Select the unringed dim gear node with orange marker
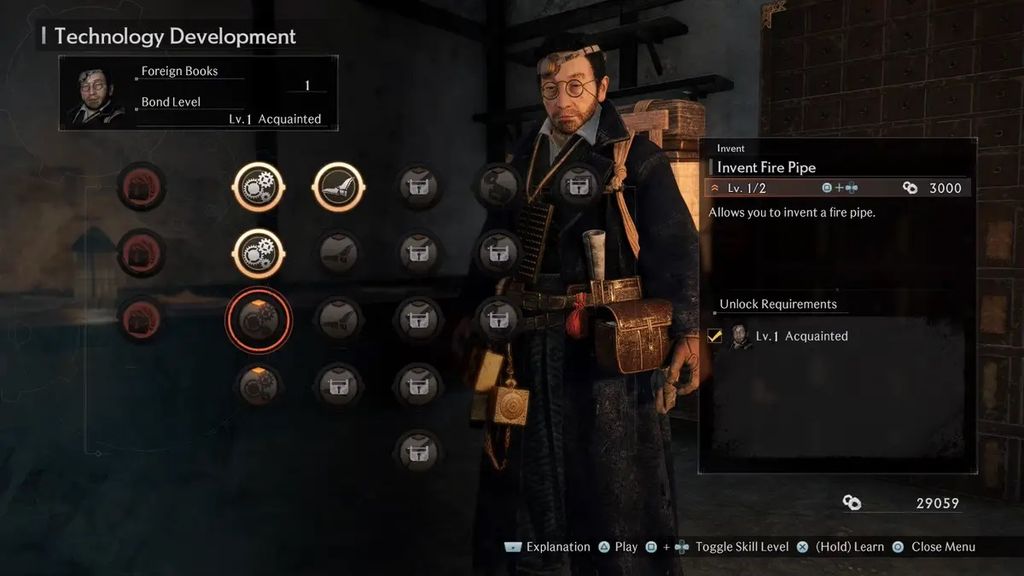This screenshot has width=1024, height=576. tap(258, 385)
